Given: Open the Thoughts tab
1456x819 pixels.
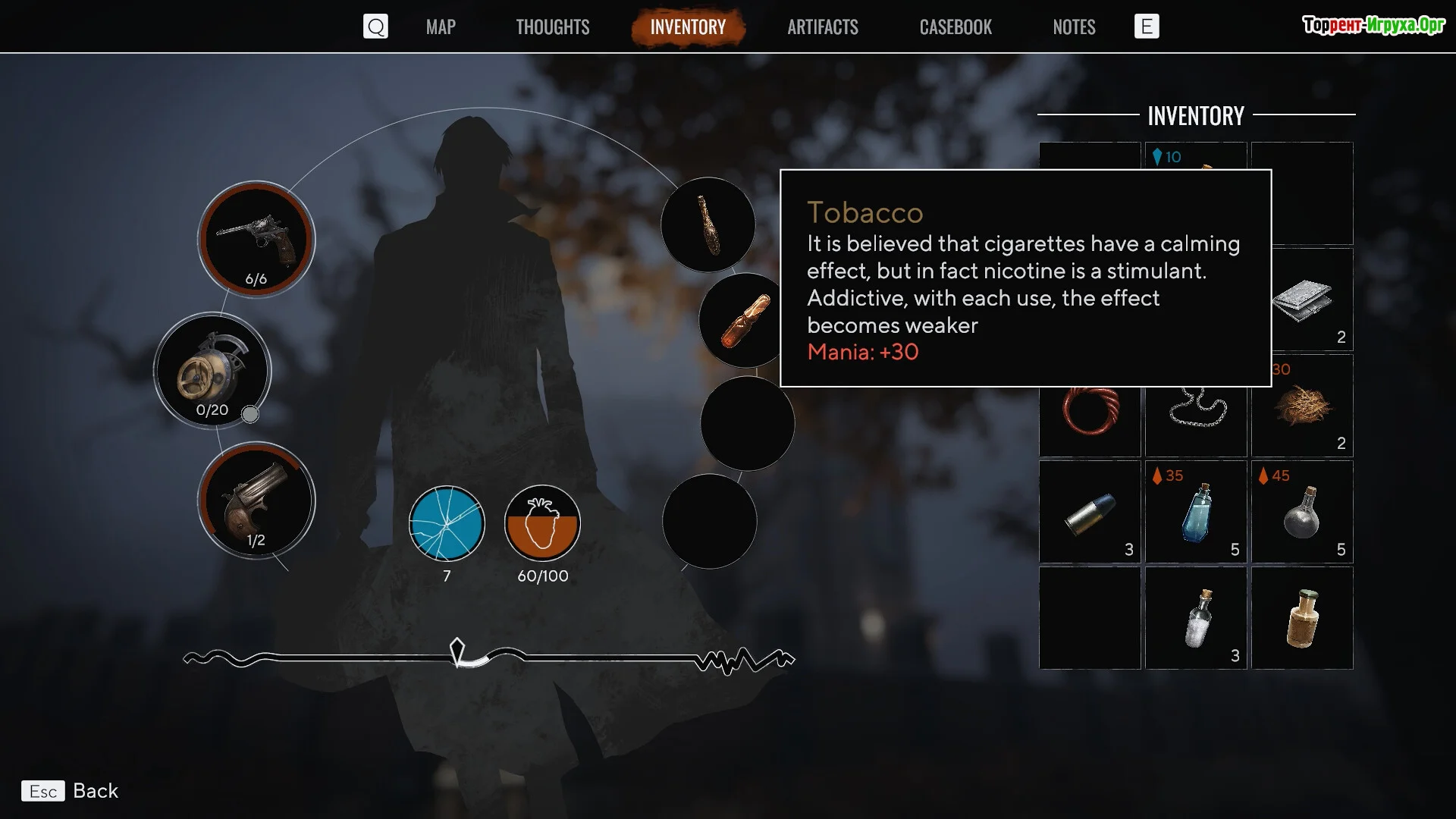Looking at the screenshot, I should pyautogui.click(x=552, y=27).
